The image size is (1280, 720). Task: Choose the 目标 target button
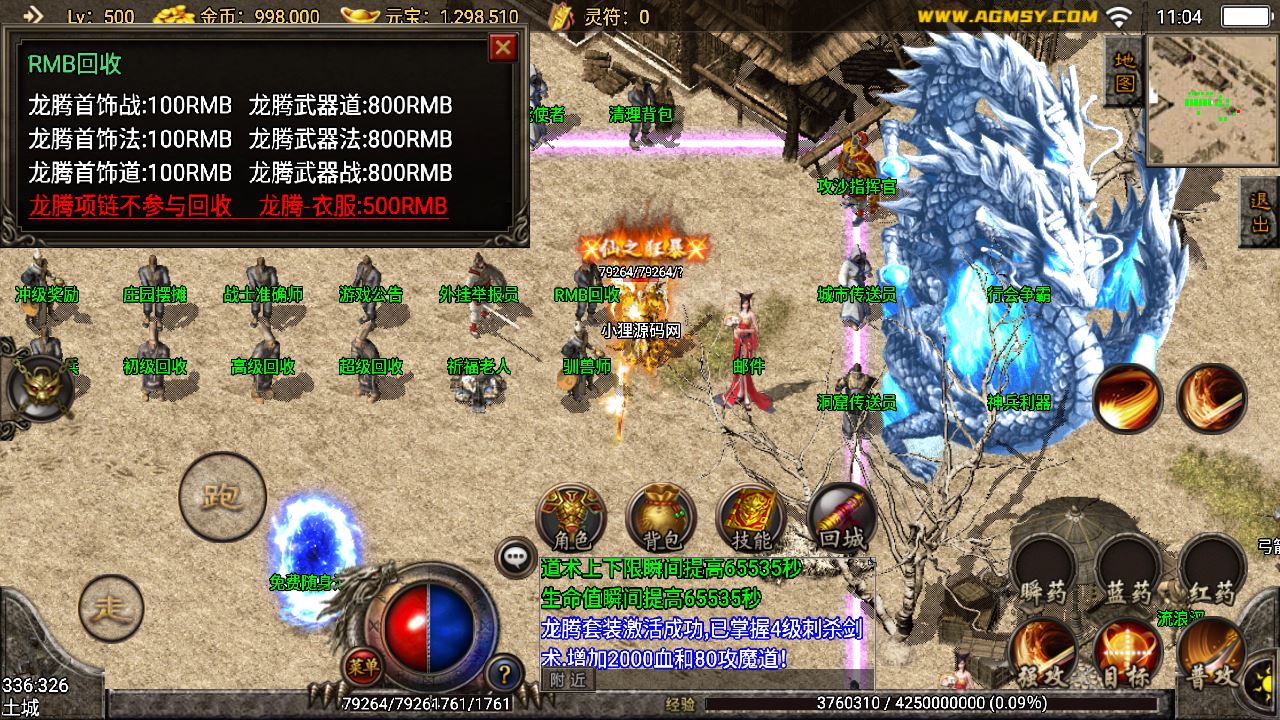1128,653
